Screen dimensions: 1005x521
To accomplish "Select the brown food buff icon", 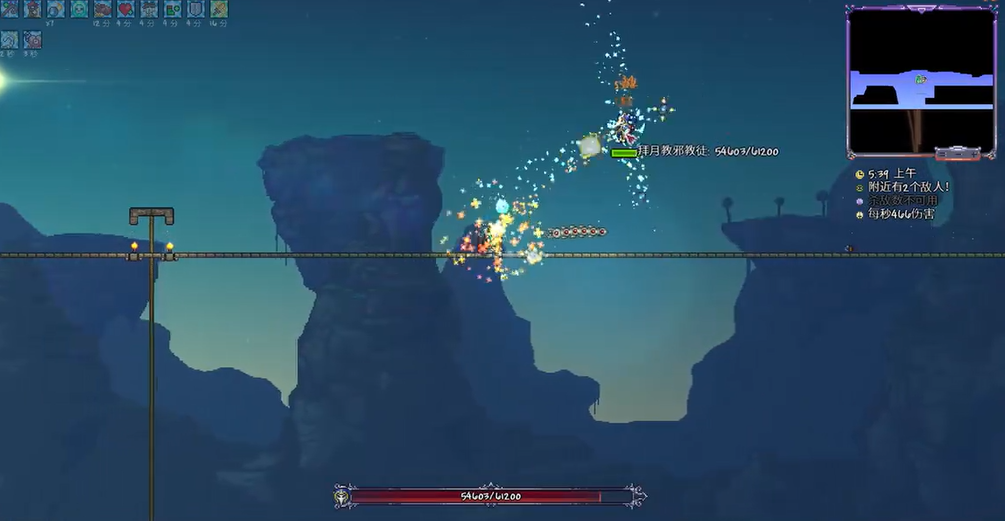I will coord(103,9).
